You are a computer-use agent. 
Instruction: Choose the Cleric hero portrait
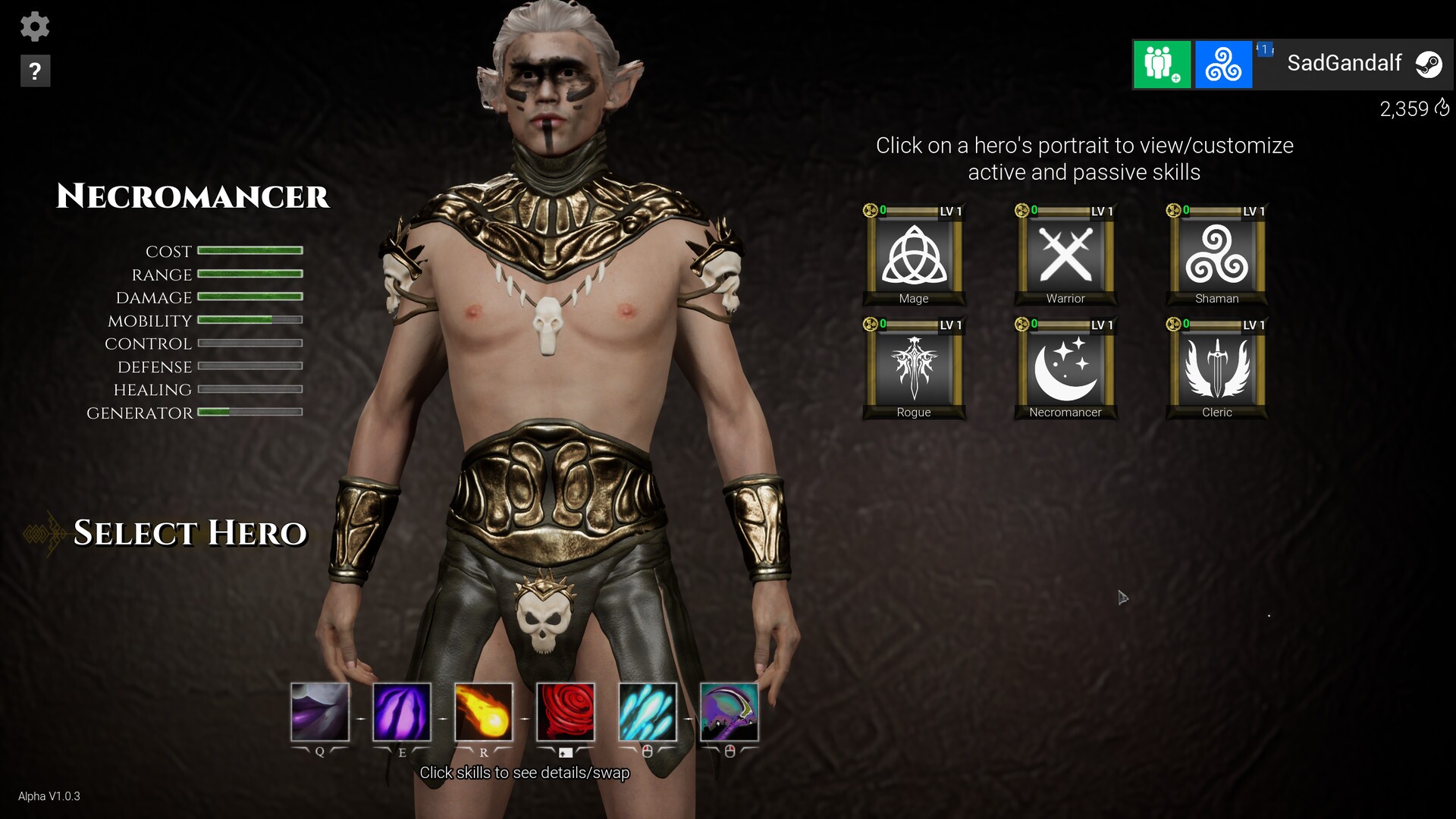tap(1217, 370)
